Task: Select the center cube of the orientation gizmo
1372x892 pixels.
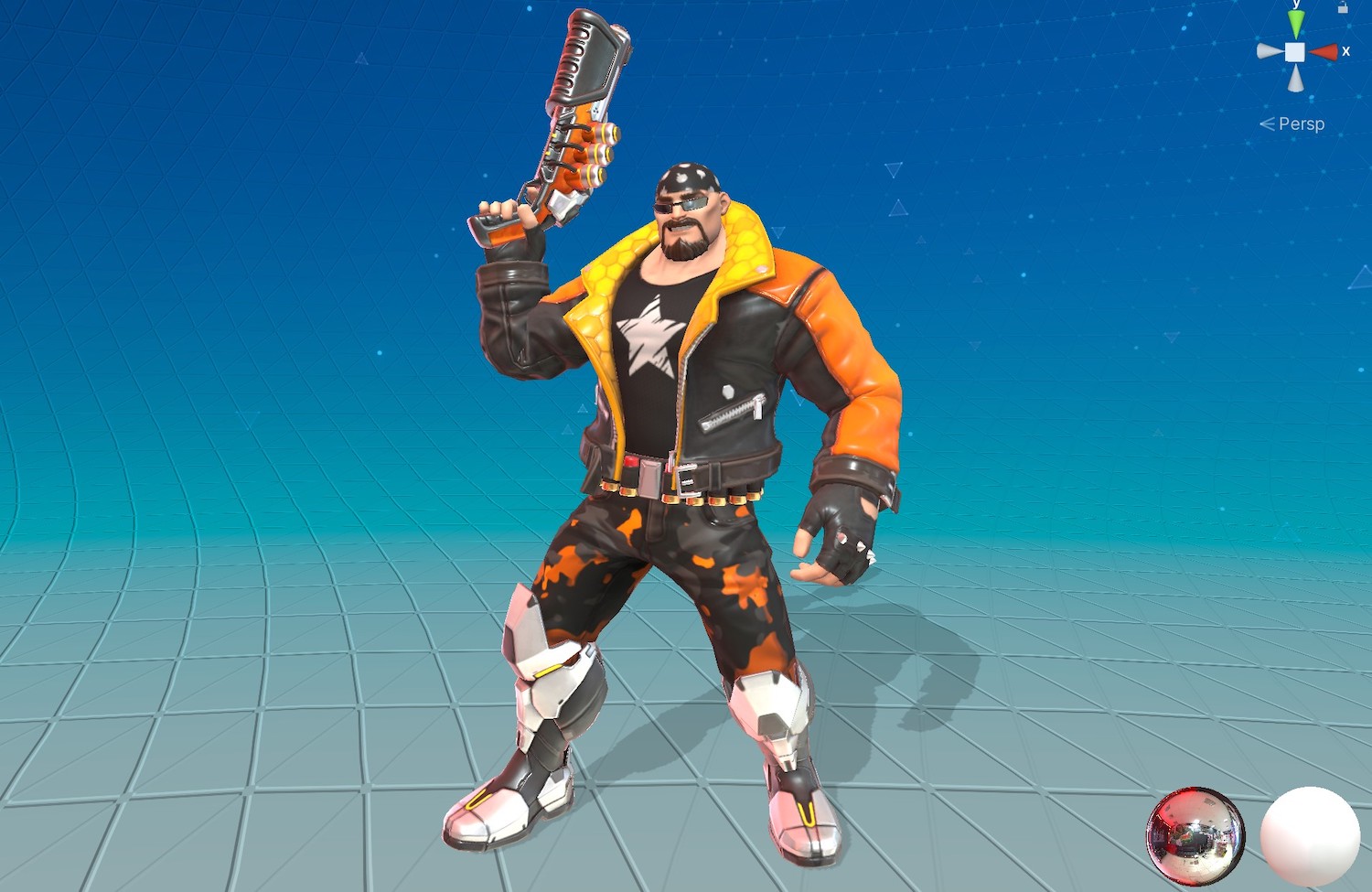Action: point(1295,52)
